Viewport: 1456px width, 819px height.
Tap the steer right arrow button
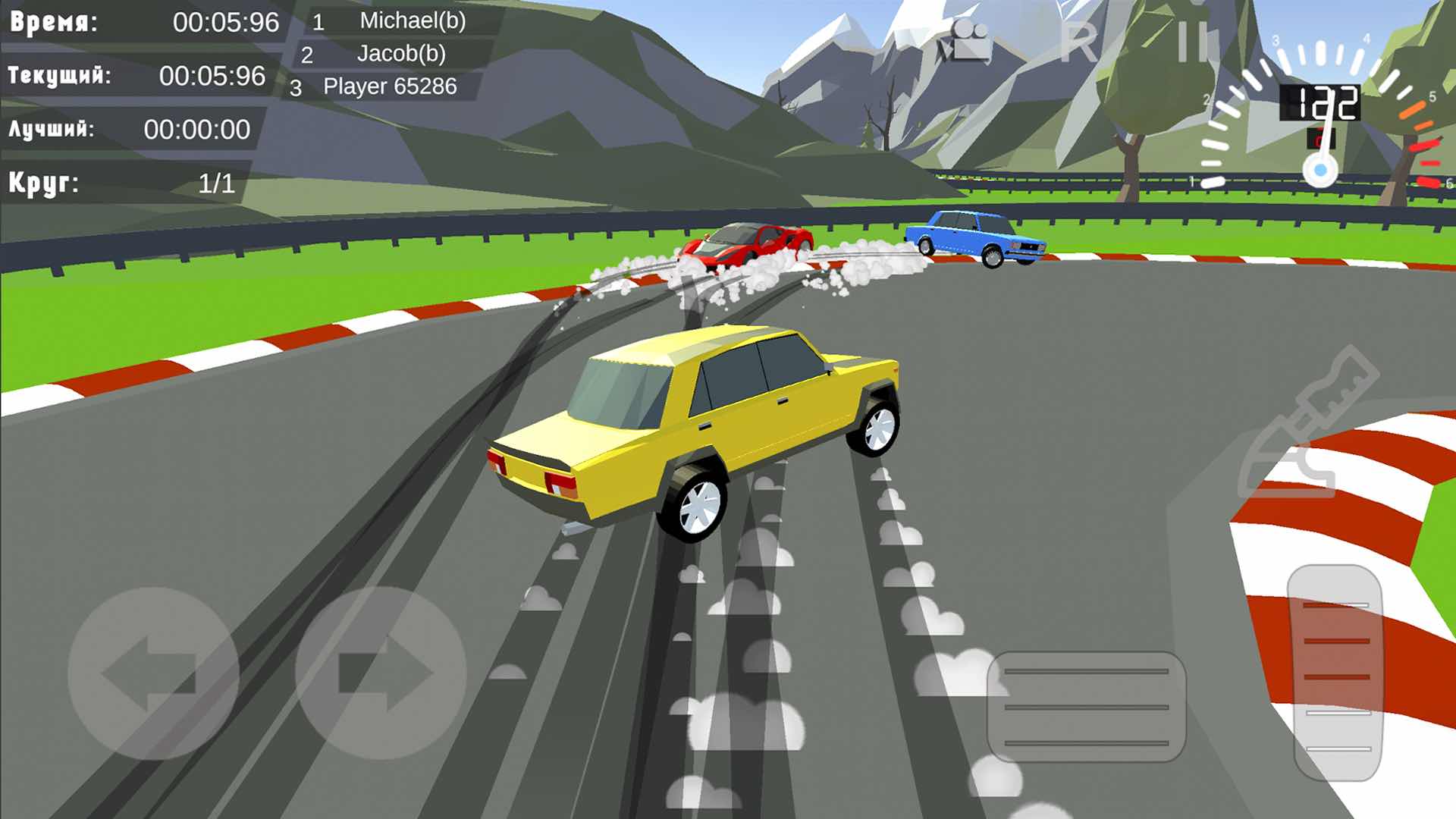[381, 673]
